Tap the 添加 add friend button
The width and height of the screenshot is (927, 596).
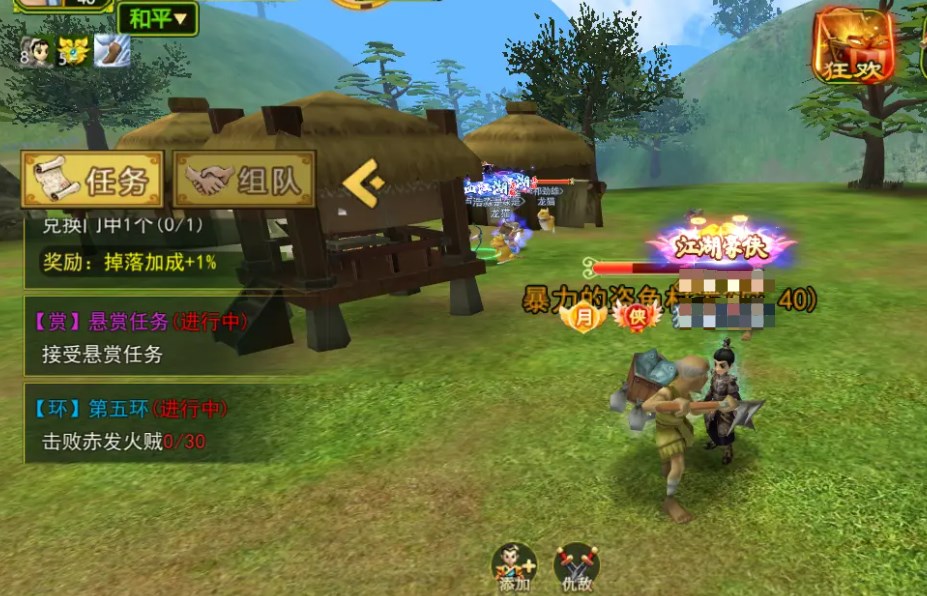click(514, 565)
